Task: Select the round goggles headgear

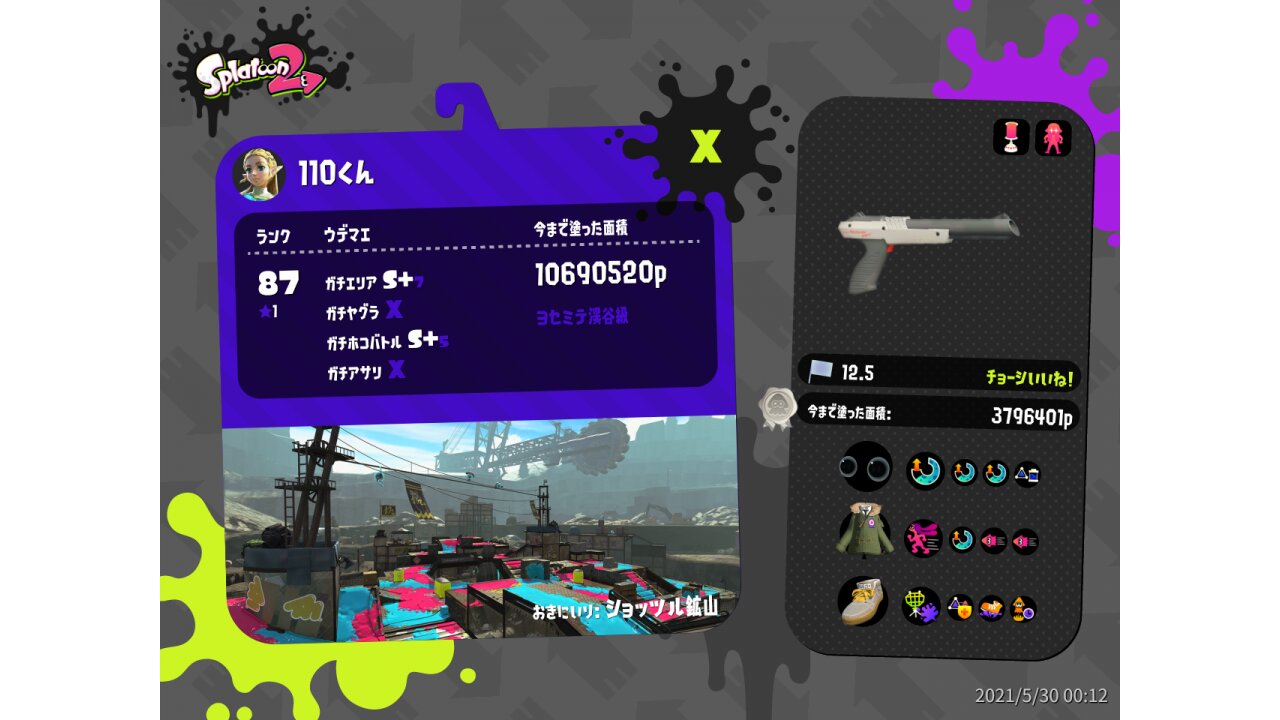Action: [x=866, y=467]
